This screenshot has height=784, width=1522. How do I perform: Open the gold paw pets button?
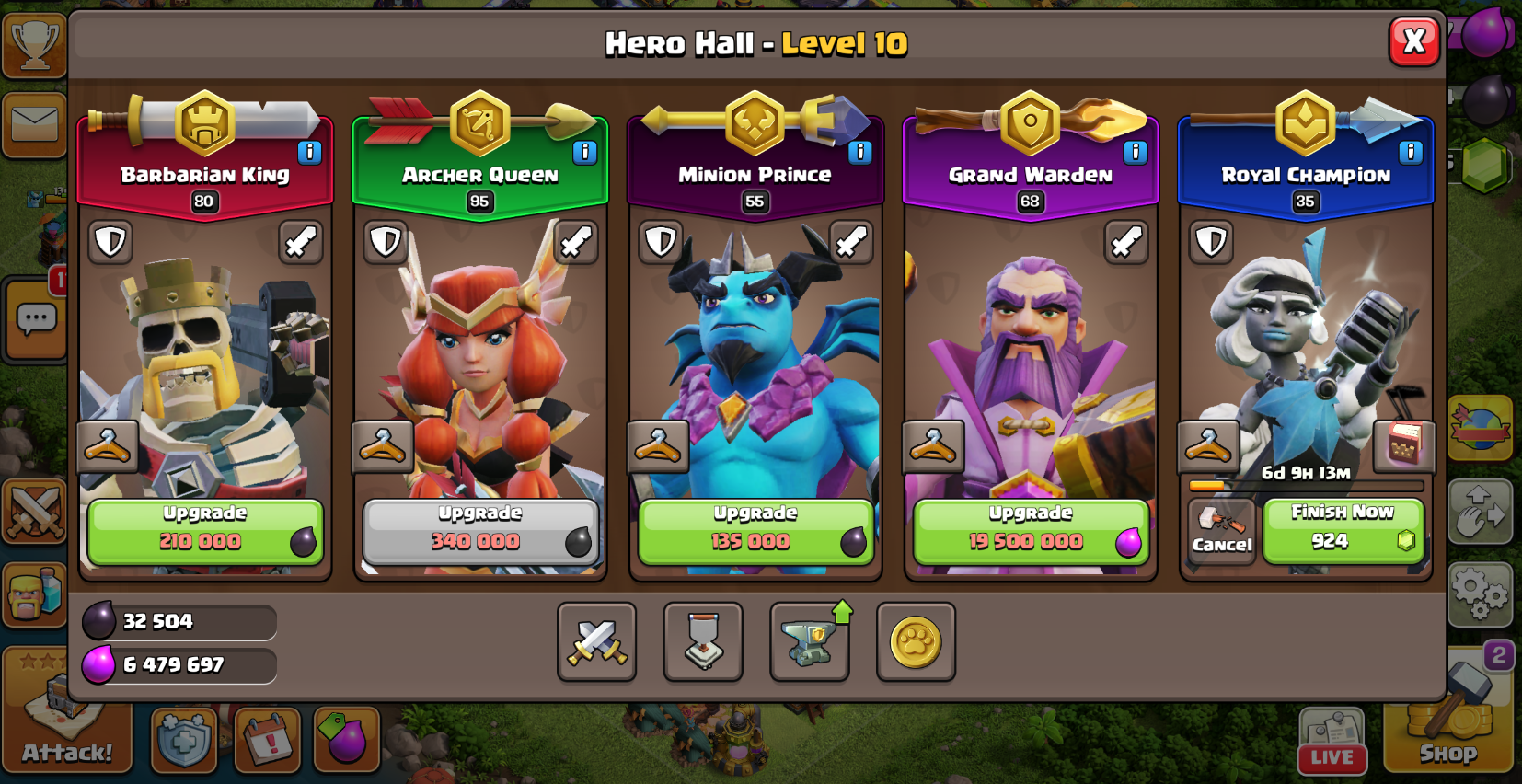(916, 642)
